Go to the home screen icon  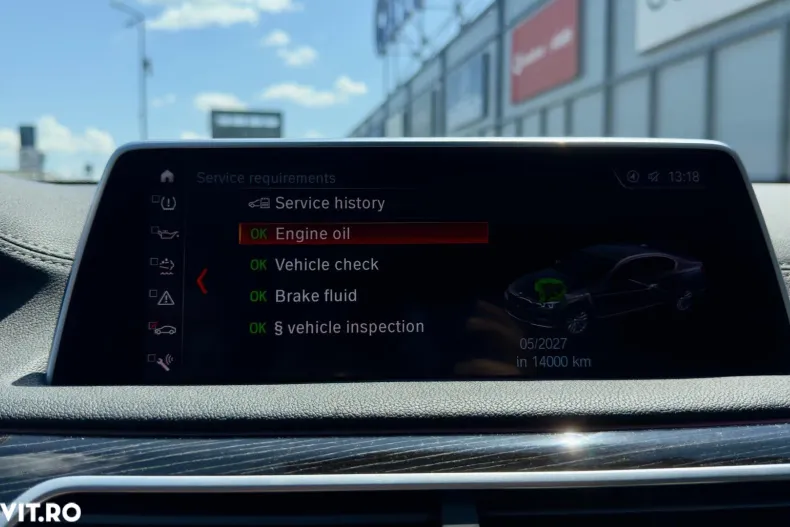point(166,176)
